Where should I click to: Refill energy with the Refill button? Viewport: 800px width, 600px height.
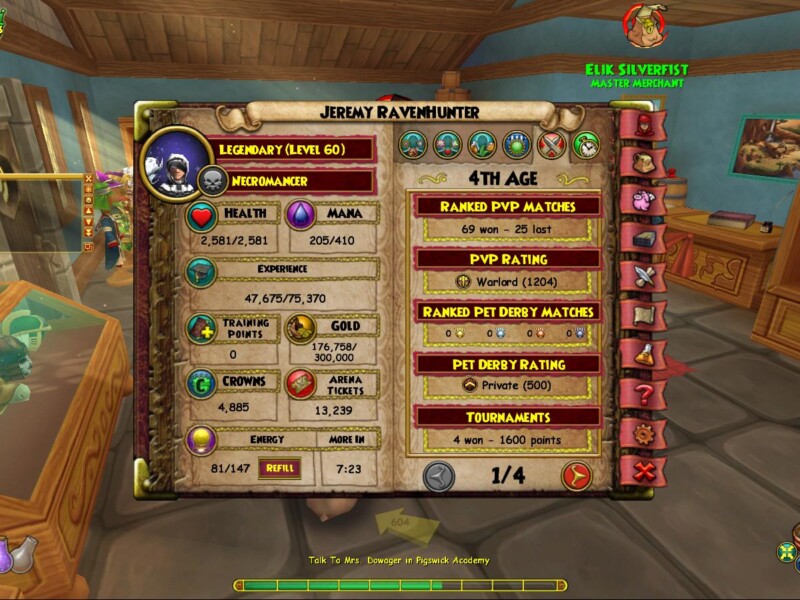pyautogui.click(x=279, y=467)
